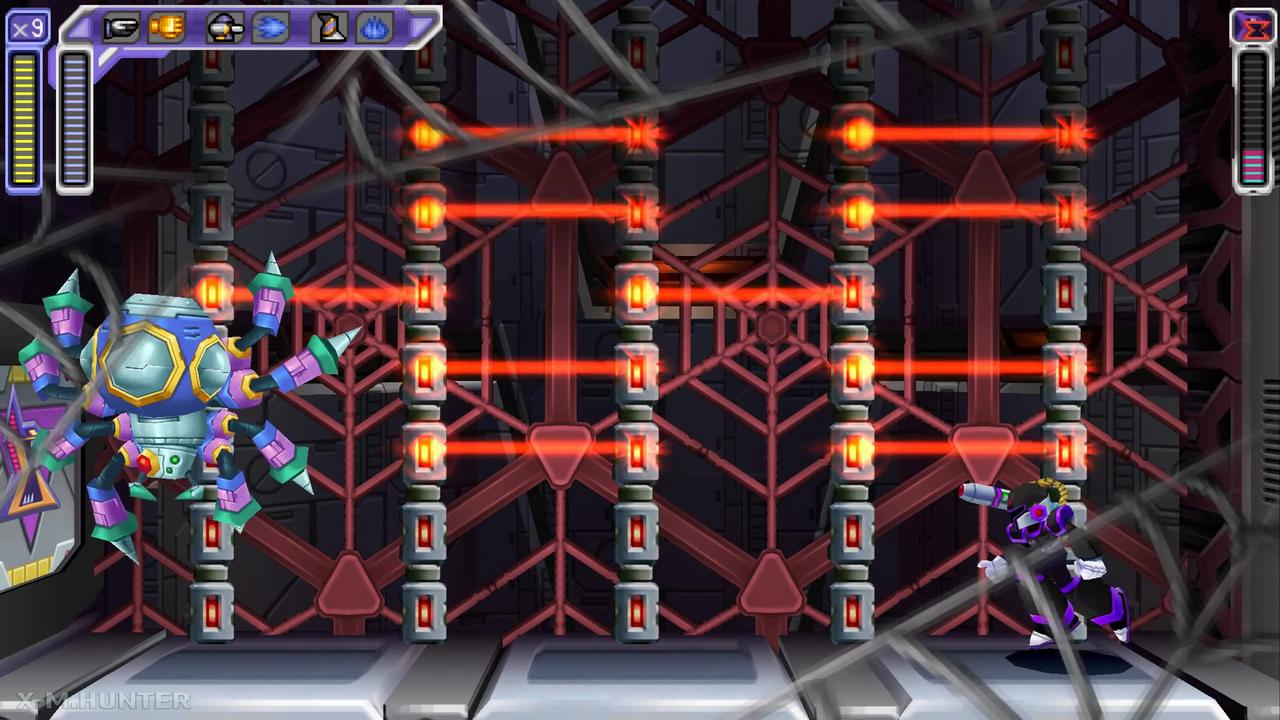Click the x9 lives counter badge
The image size is (1280, 720).
tap(27, 27)
